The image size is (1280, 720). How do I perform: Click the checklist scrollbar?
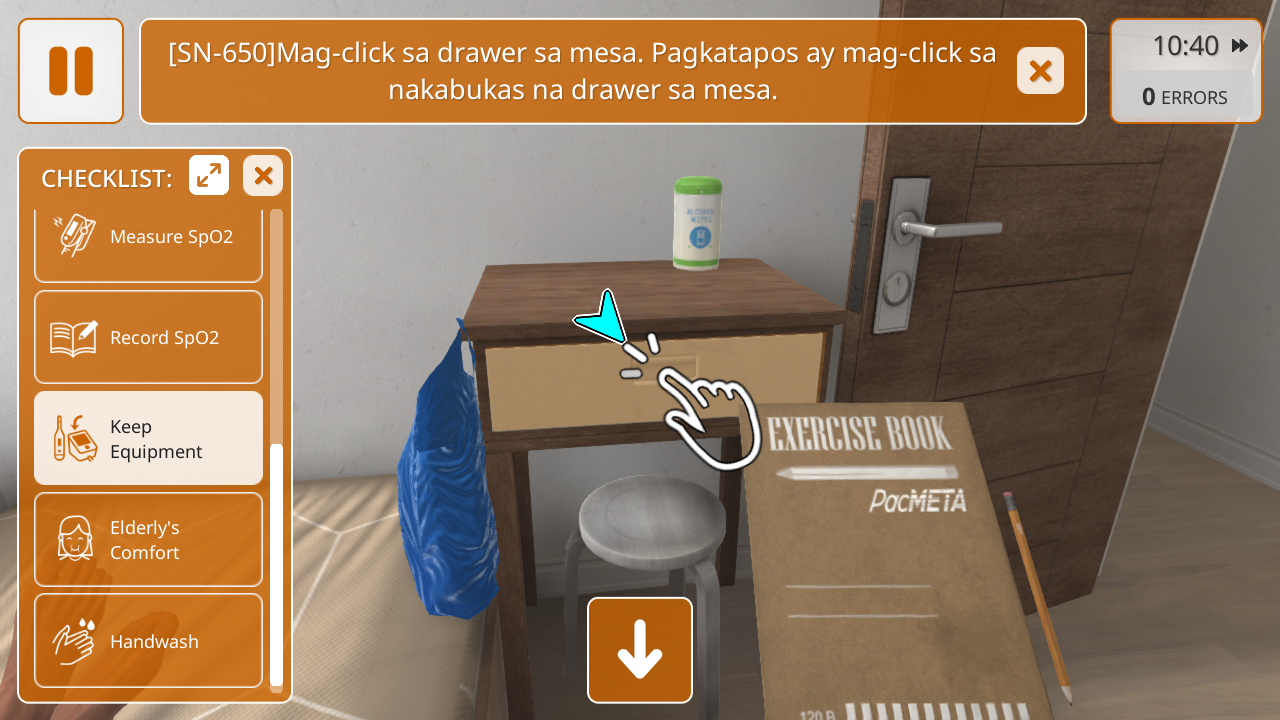click(277, 560)
